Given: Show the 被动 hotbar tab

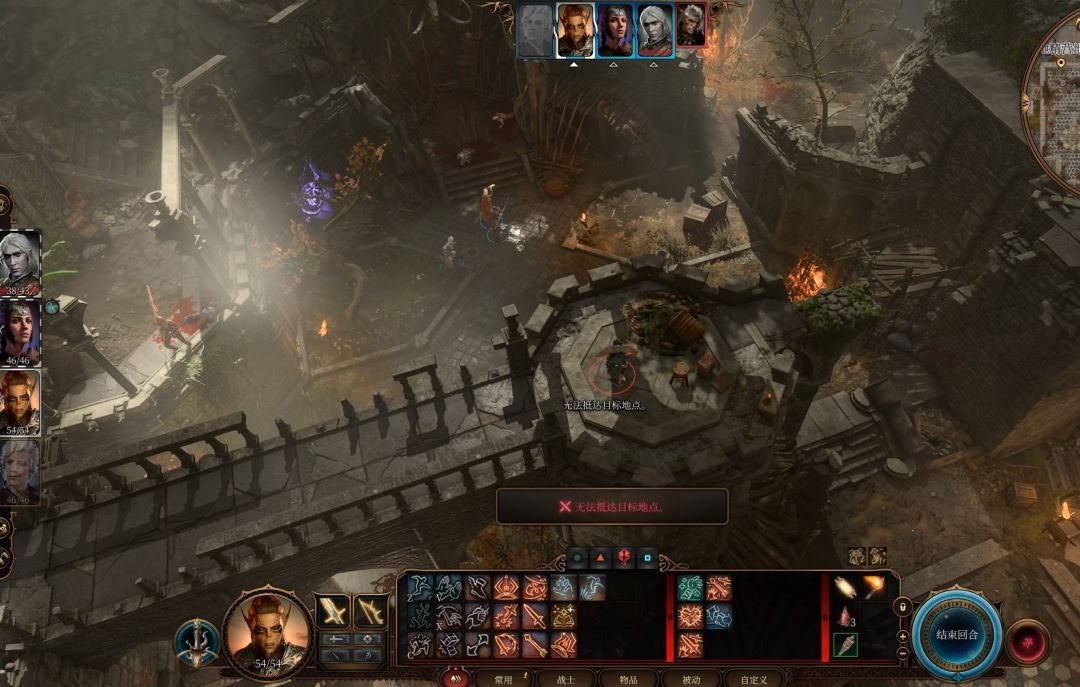Looking at the screenshot, I should click(x=690, y=679).
